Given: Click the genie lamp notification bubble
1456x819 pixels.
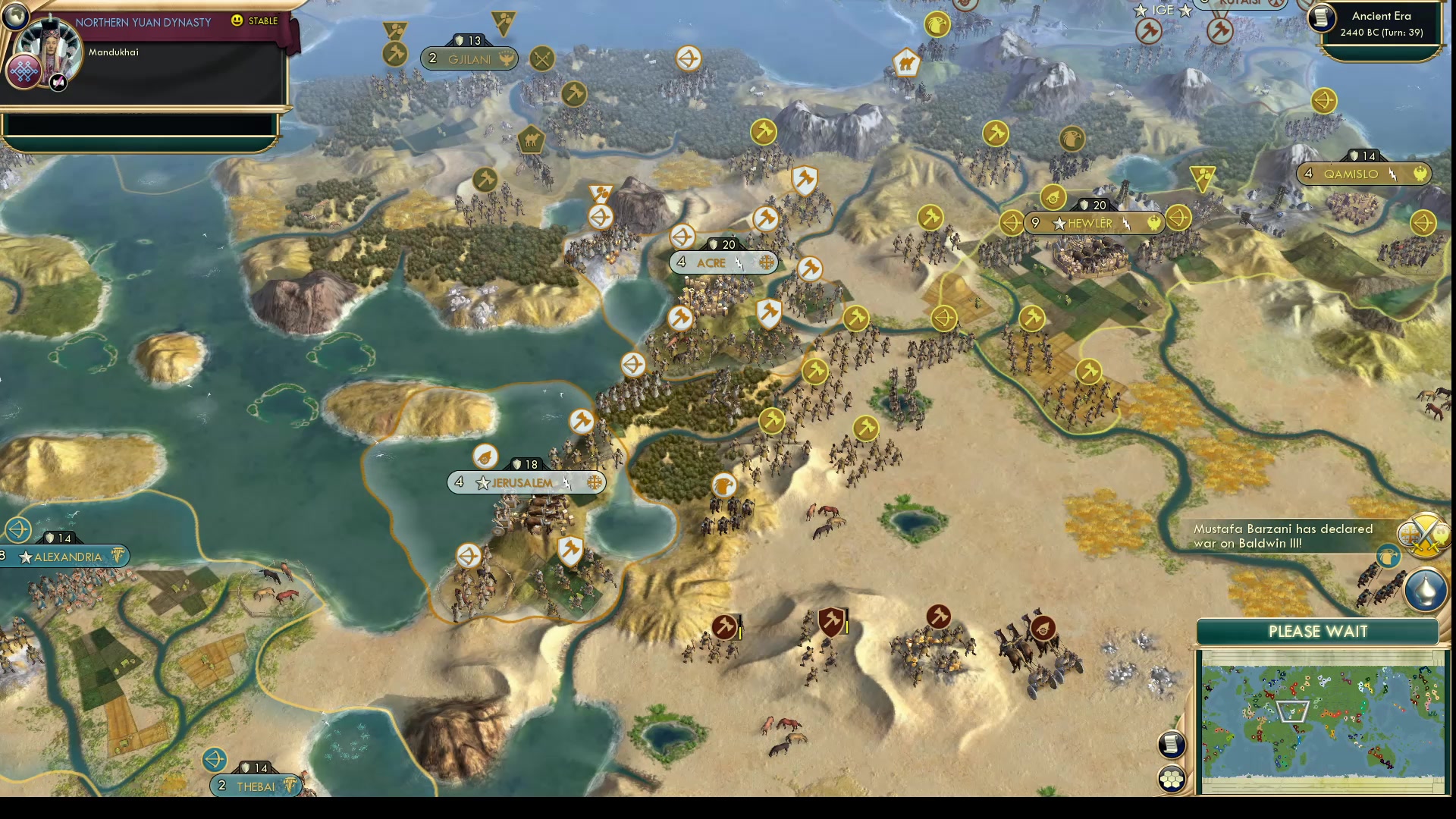Looking at the screenshot, I should pyautogui.click(x=1426, y=591).
